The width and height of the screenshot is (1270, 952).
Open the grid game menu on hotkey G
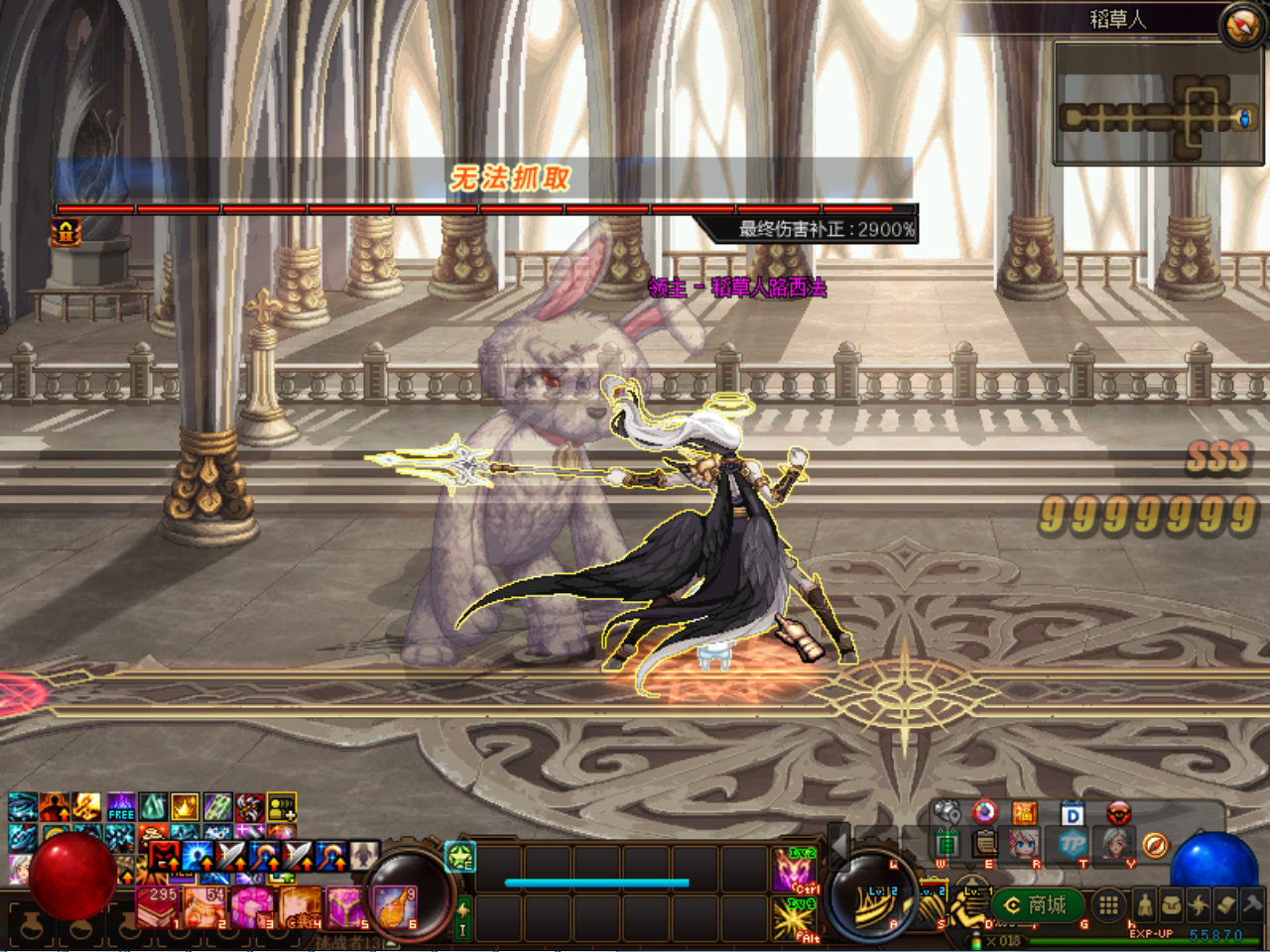coord(1110,905)
